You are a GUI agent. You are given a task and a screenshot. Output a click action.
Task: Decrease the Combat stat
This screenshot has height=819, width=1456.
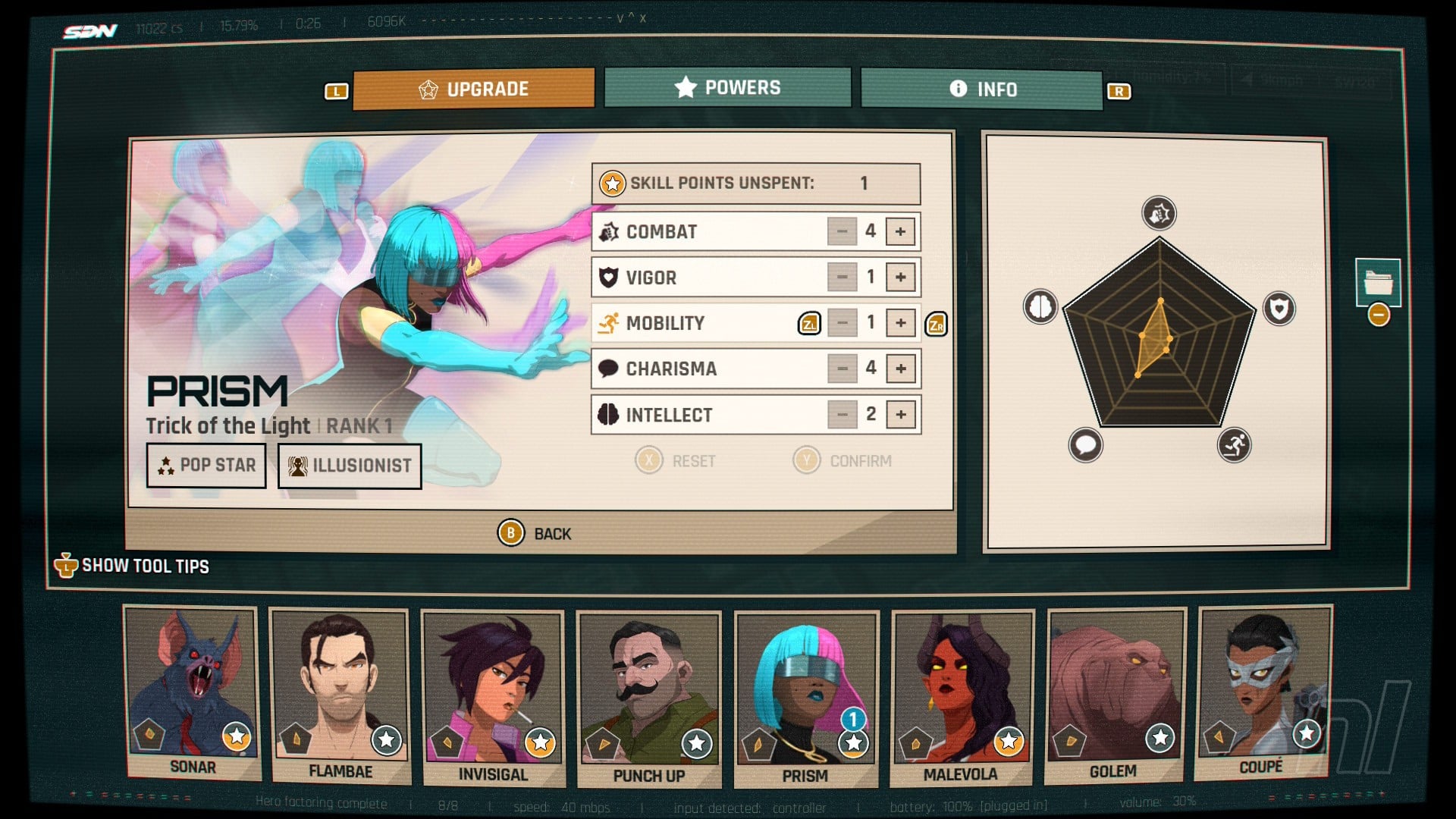[x=842, y=232]
